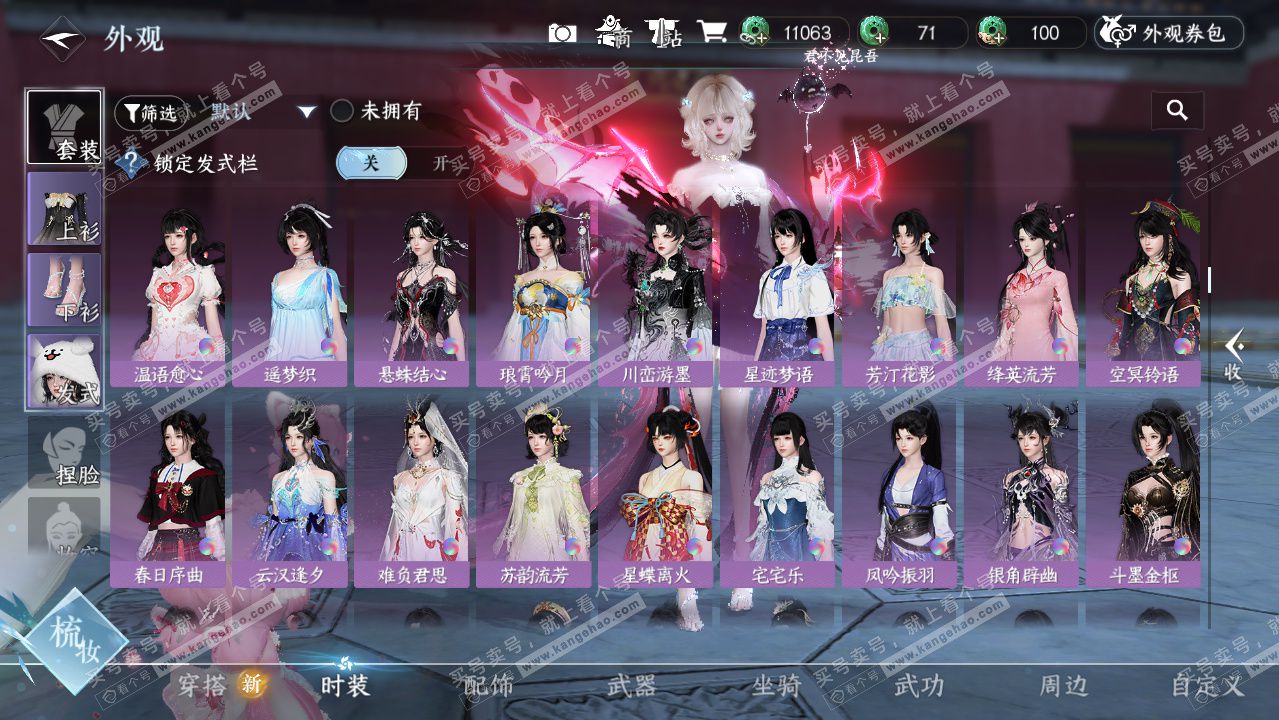The width and height of the screenshot is (1279, 720).
Task: Toggle the 锁定发式栏 关/开 switch
Action: [x=400, y=163]
